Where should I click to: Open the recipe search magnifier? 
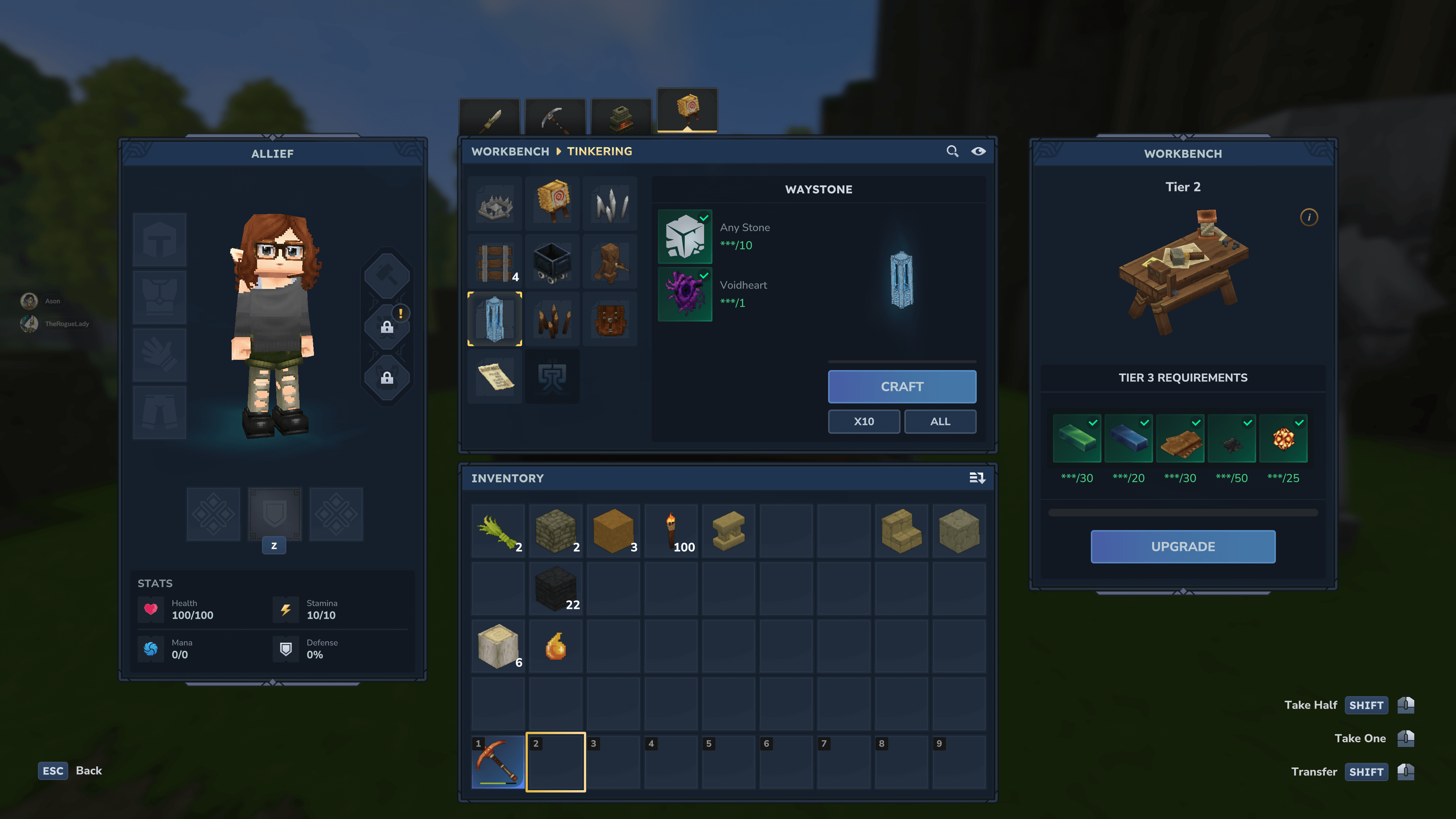tap(952, 152)
